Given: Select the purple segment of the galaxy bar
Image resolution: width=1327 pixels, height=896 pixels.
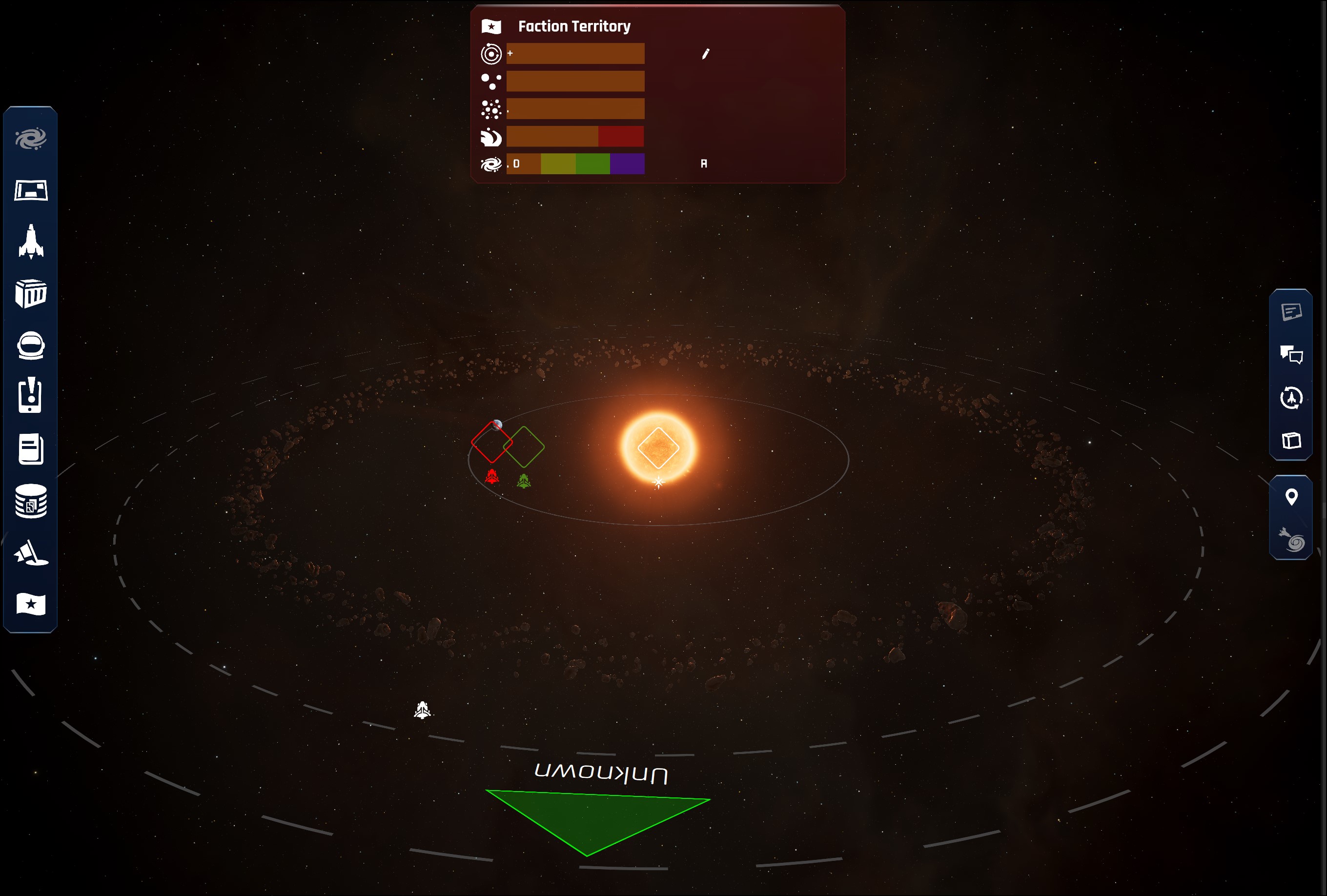Looking at the screenshot, I should tap(627, 164).
